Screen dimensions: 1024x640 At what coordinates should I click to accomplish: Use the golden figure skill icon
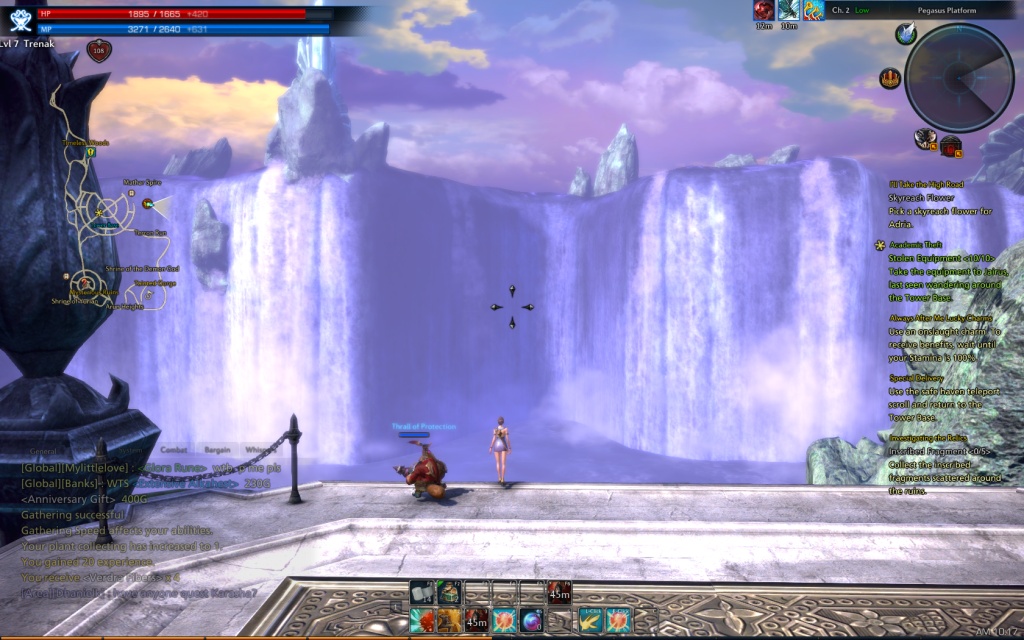point(448,619)
